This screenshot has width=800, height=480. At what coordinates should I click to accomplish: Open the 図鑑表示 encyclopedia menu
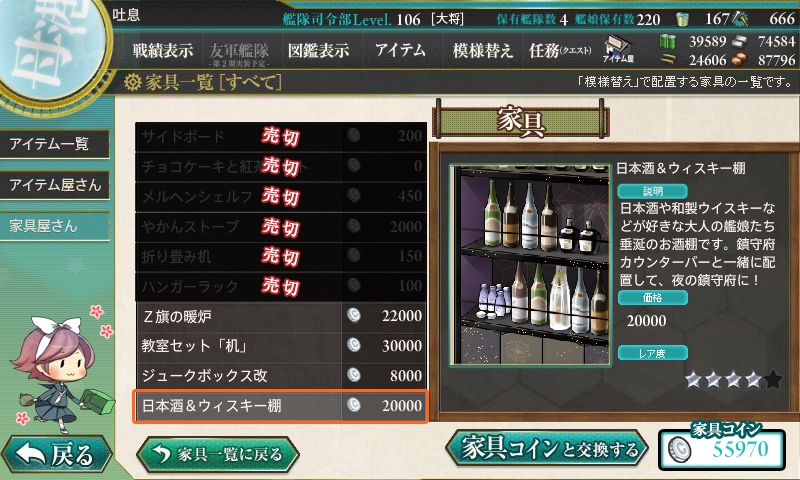click(x=318, y=50)
